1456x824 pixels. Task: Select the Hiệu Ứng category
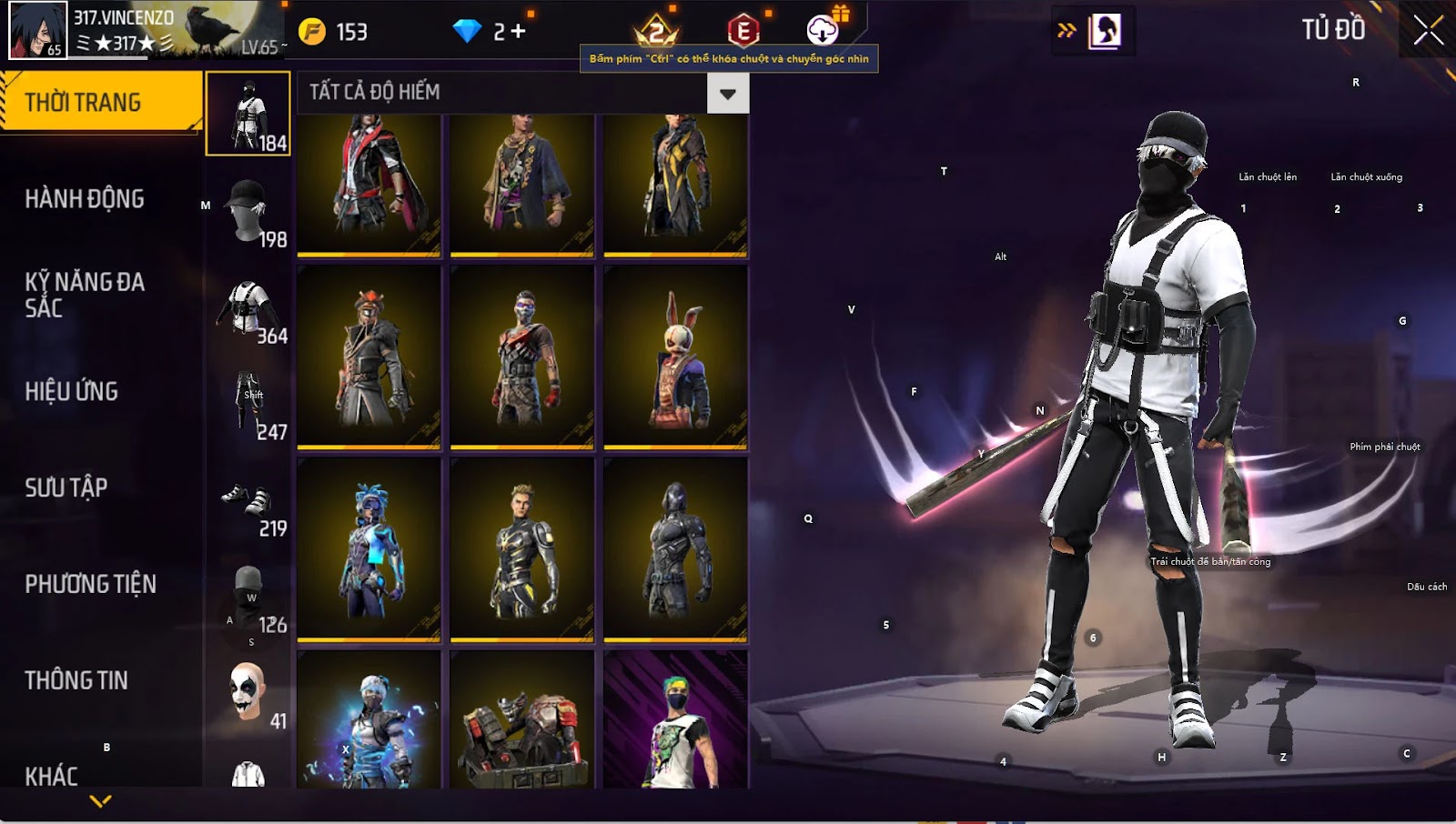tap(72, 391)
